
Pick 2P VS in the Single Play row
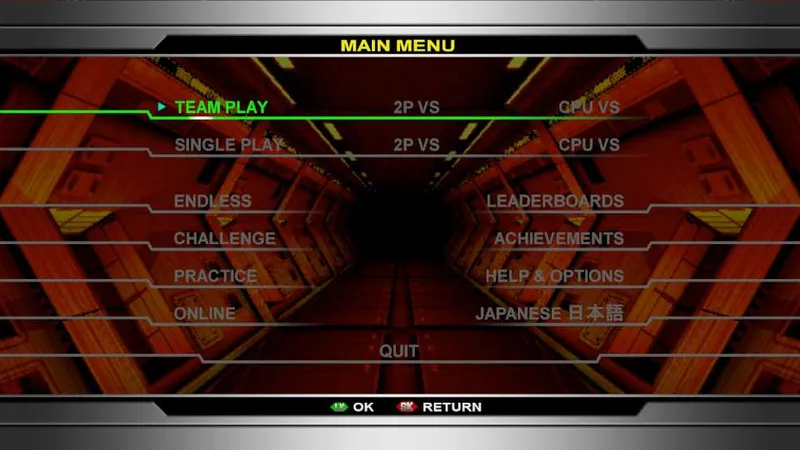416,145
